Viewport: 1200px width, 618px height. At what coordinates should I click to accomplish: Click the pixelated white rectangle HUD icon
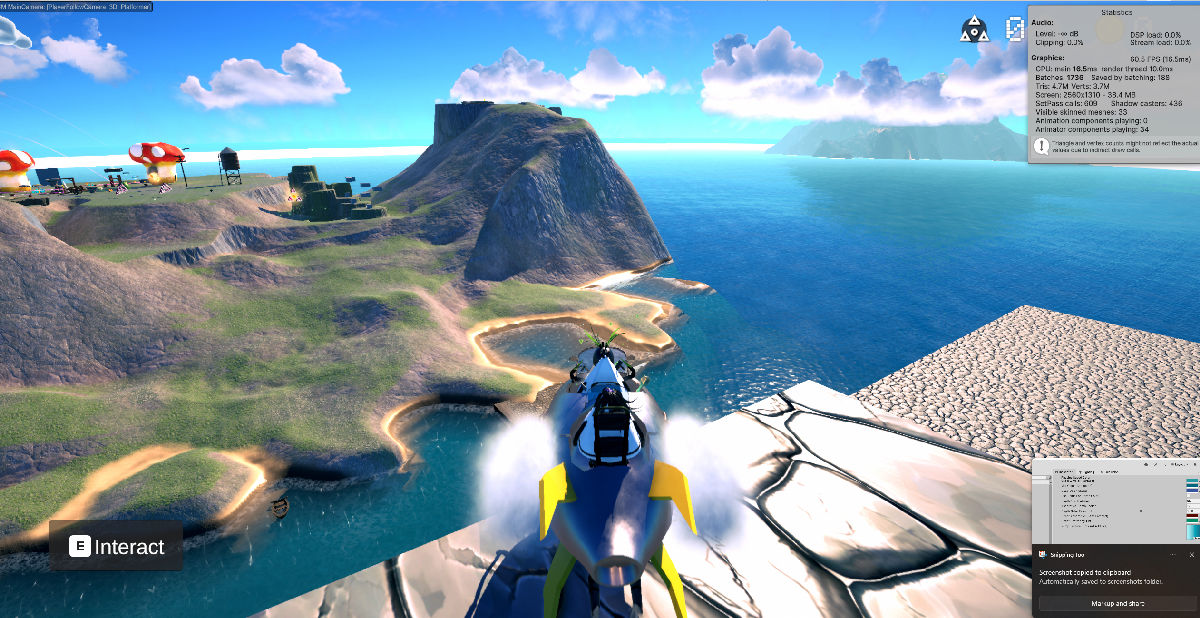pos(1015,29)
